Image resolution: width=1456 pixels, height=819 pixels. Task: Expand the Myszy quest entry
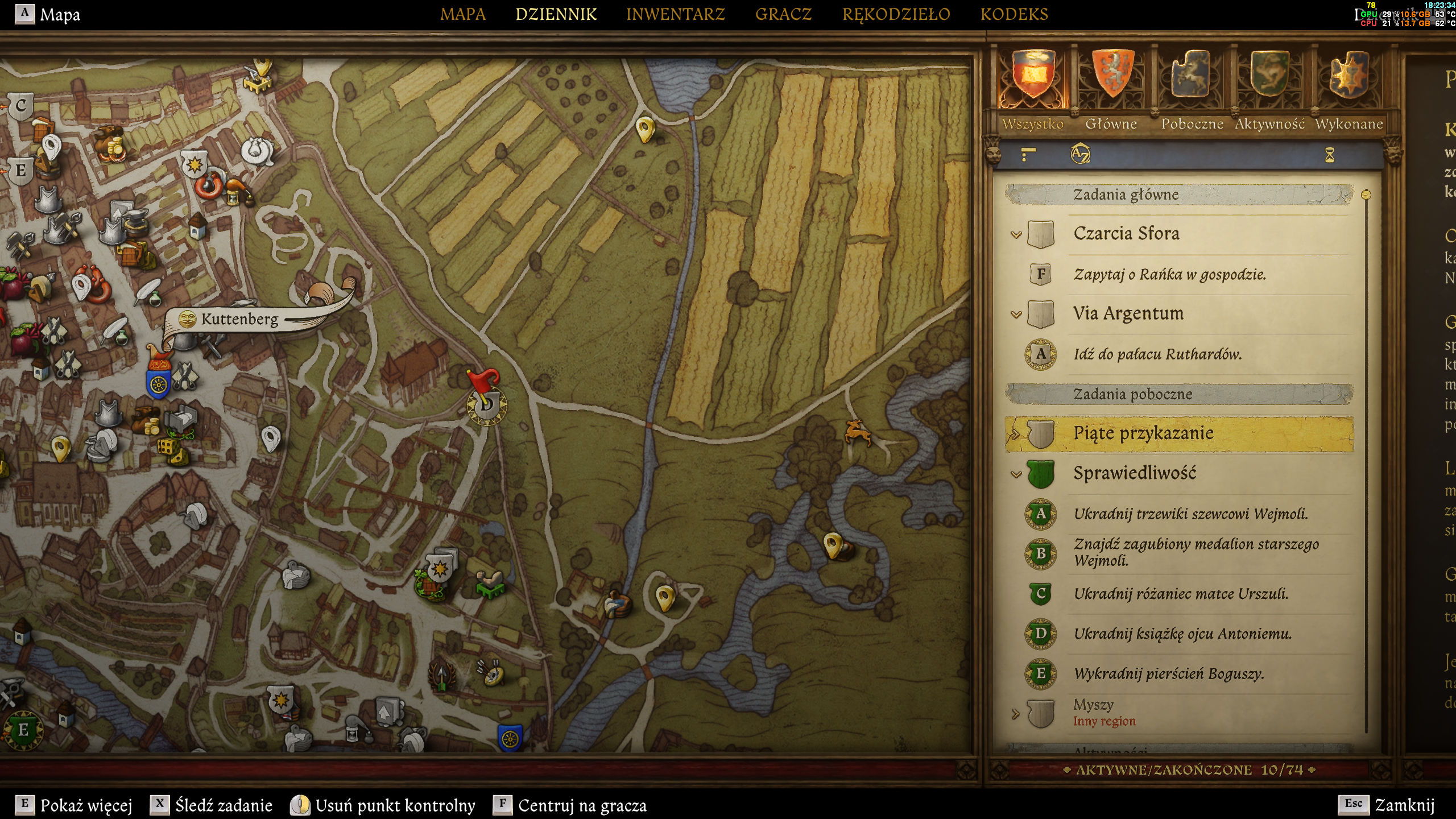[x=1016, y=713]
